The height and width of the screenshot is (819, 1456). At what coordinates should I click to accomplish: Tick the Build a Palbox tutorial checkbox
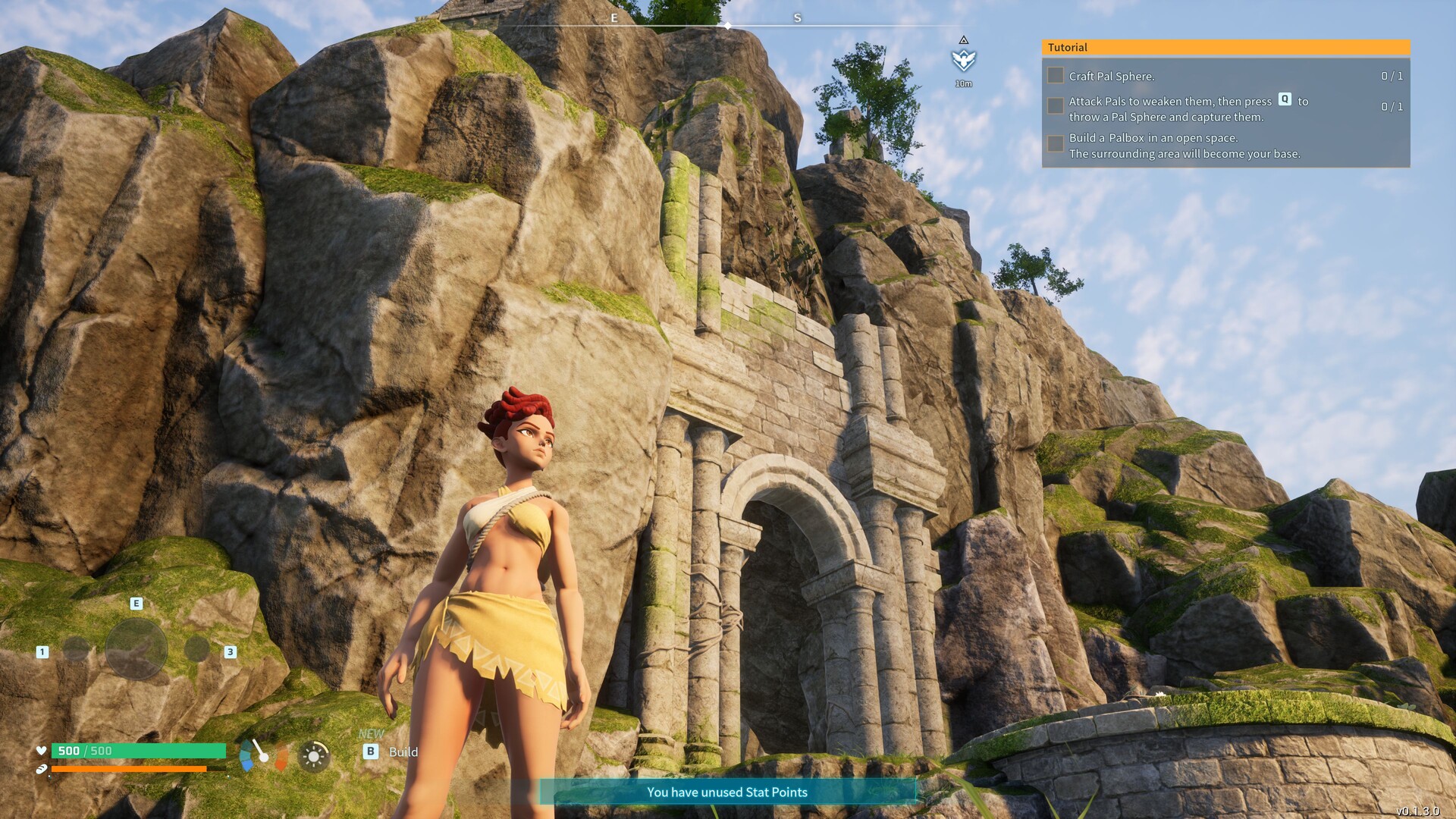[x=1055, y=144]
